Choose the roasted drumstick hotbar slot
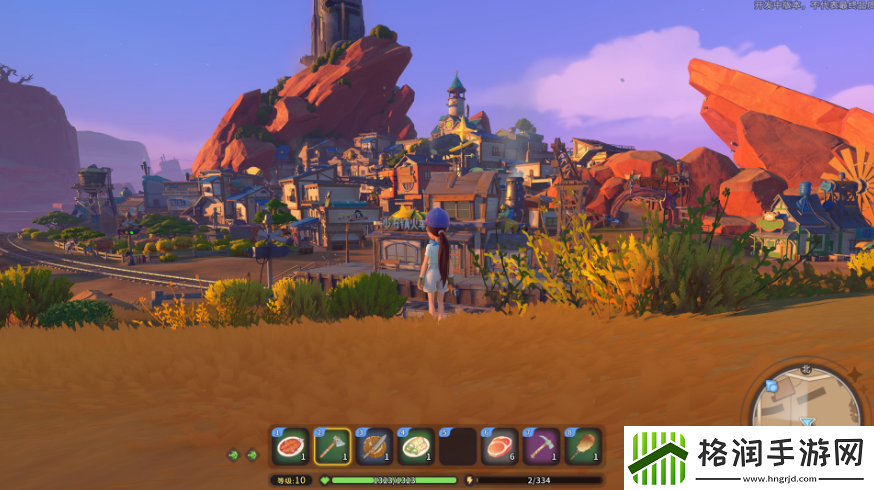The width and height of the screenshot is (874, 490). pos(583,445)
